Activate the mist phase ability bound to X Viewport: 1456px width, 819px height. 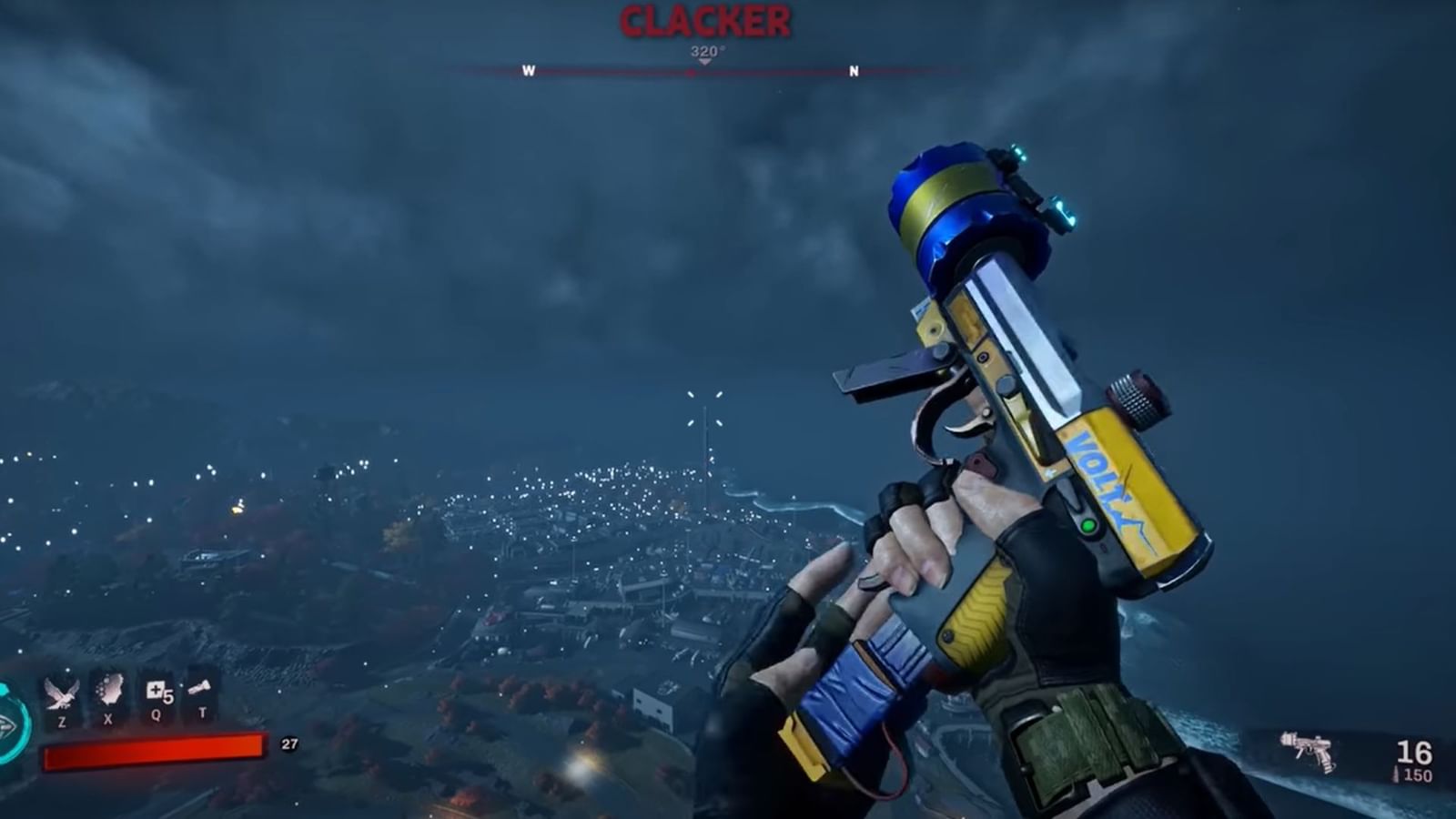[x=108, y=690]
